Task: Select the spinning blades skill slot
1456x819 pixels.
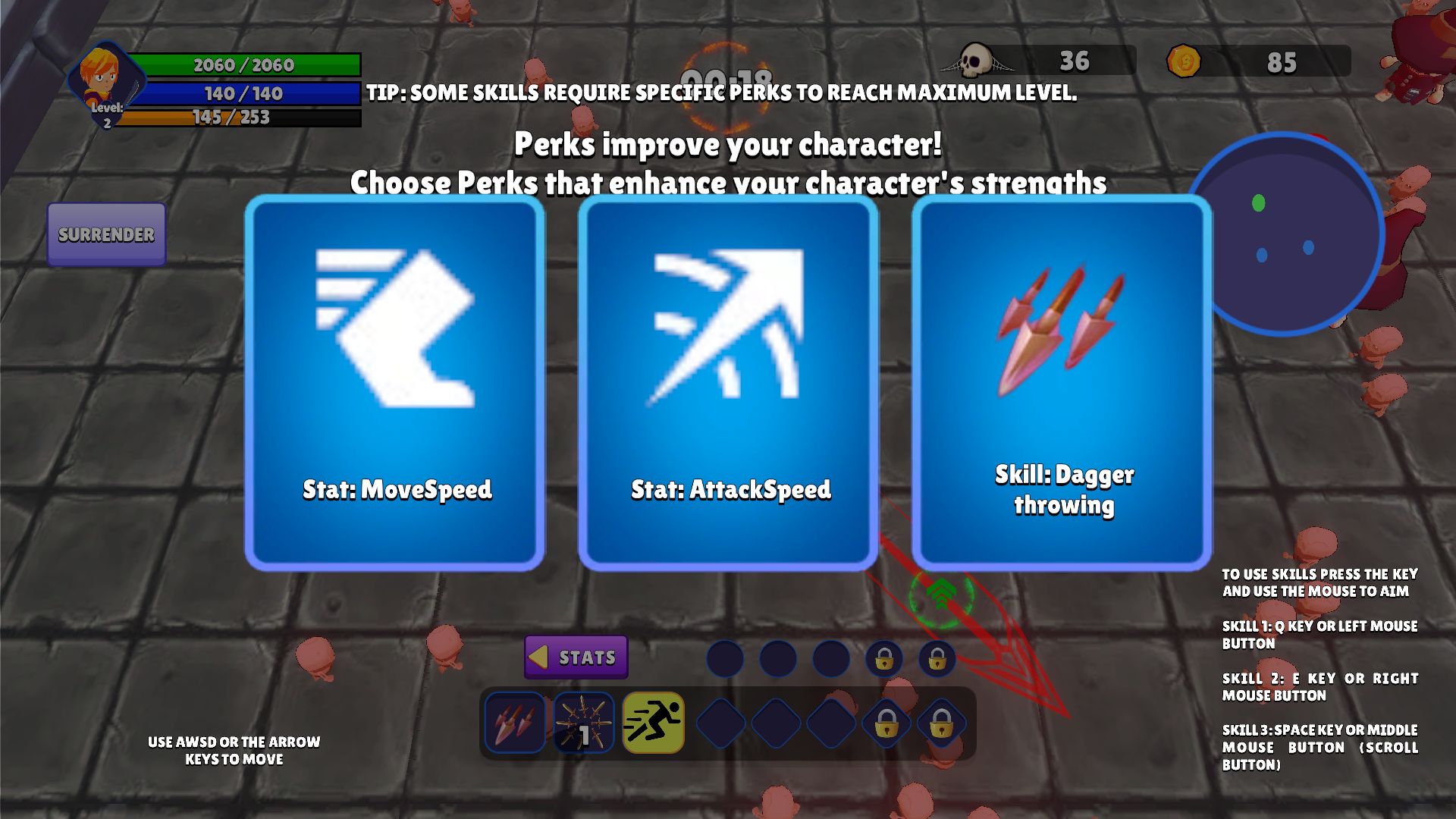Action: (583, 723)
